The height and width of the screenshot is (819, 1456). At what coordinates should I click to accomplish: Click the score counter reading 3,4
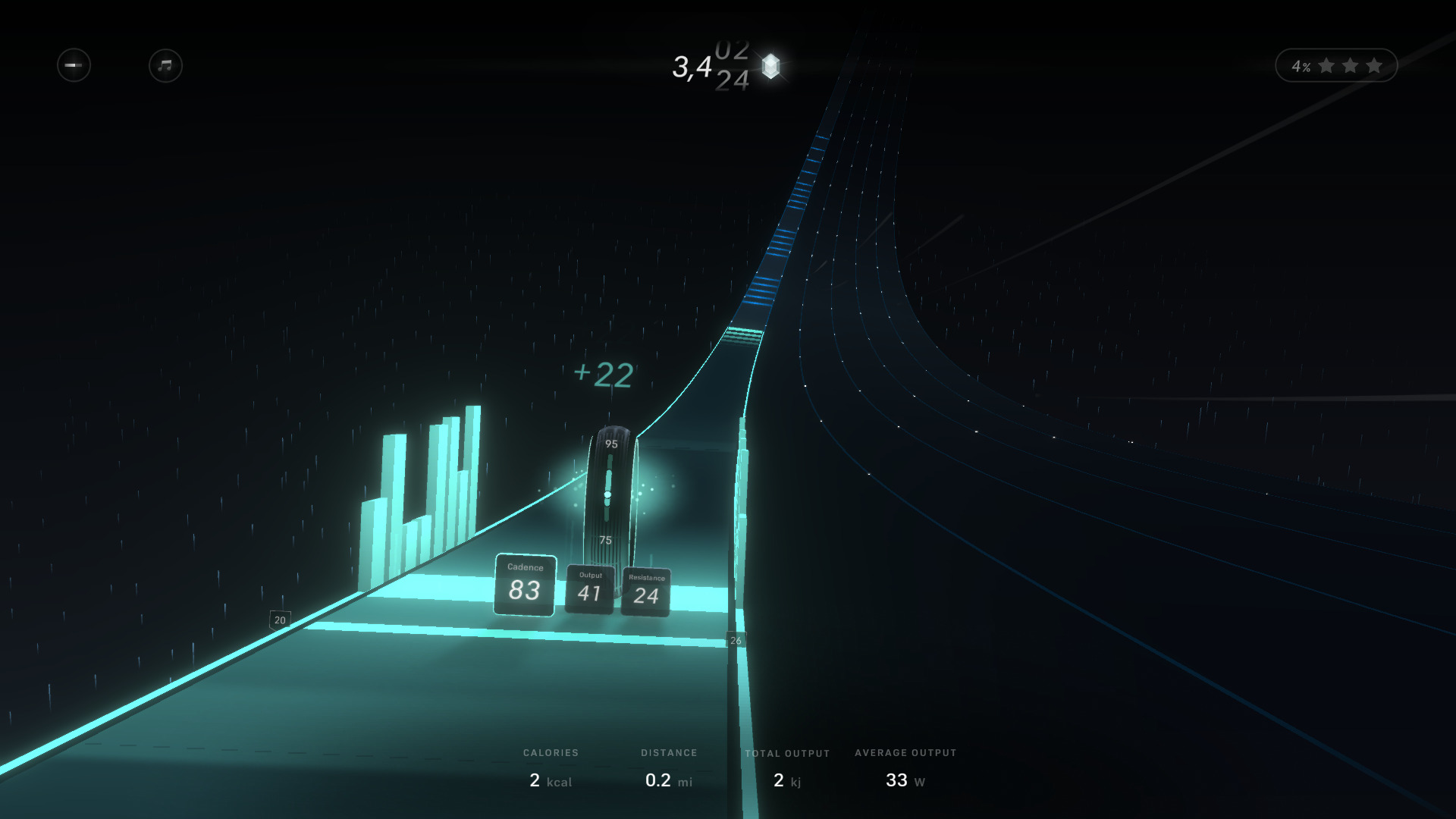click(x=692, y=68)
